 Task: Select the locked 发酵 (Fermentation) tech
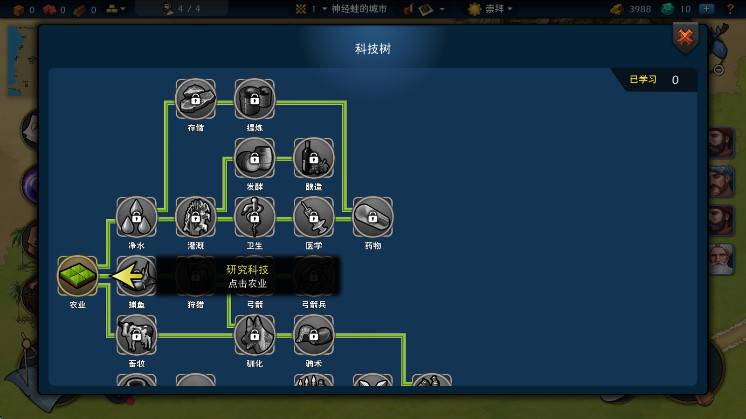pyautogui.click(x=254, y=158)
